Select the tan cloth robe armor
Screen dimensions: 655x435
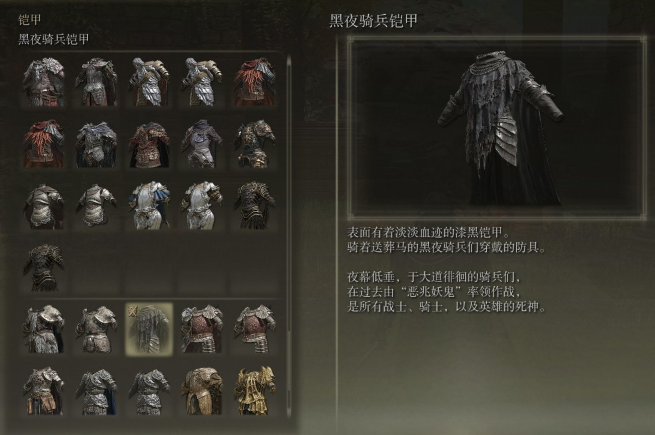(201, 390)
